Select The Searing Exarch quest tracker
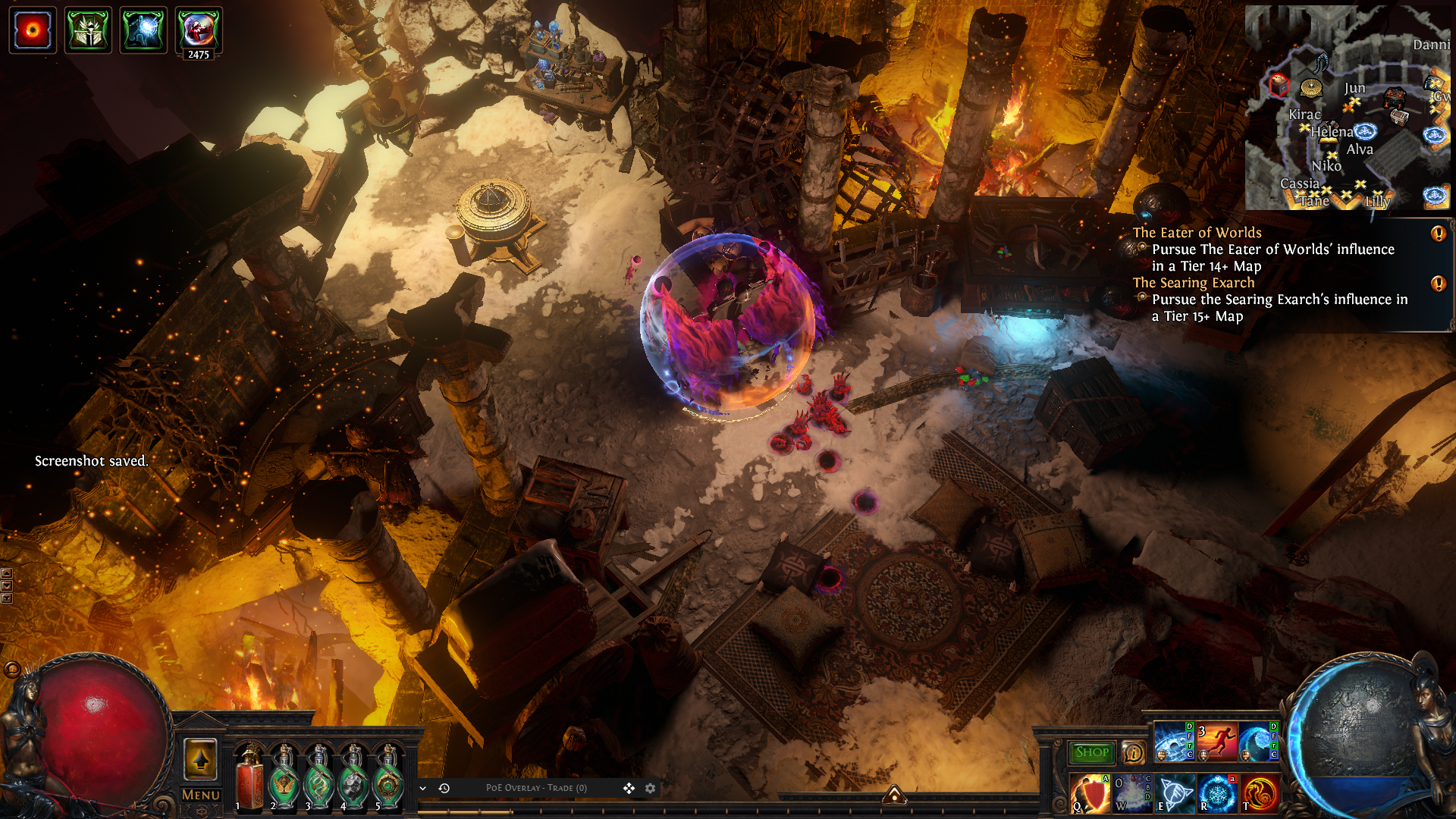 coord(1193,283)
